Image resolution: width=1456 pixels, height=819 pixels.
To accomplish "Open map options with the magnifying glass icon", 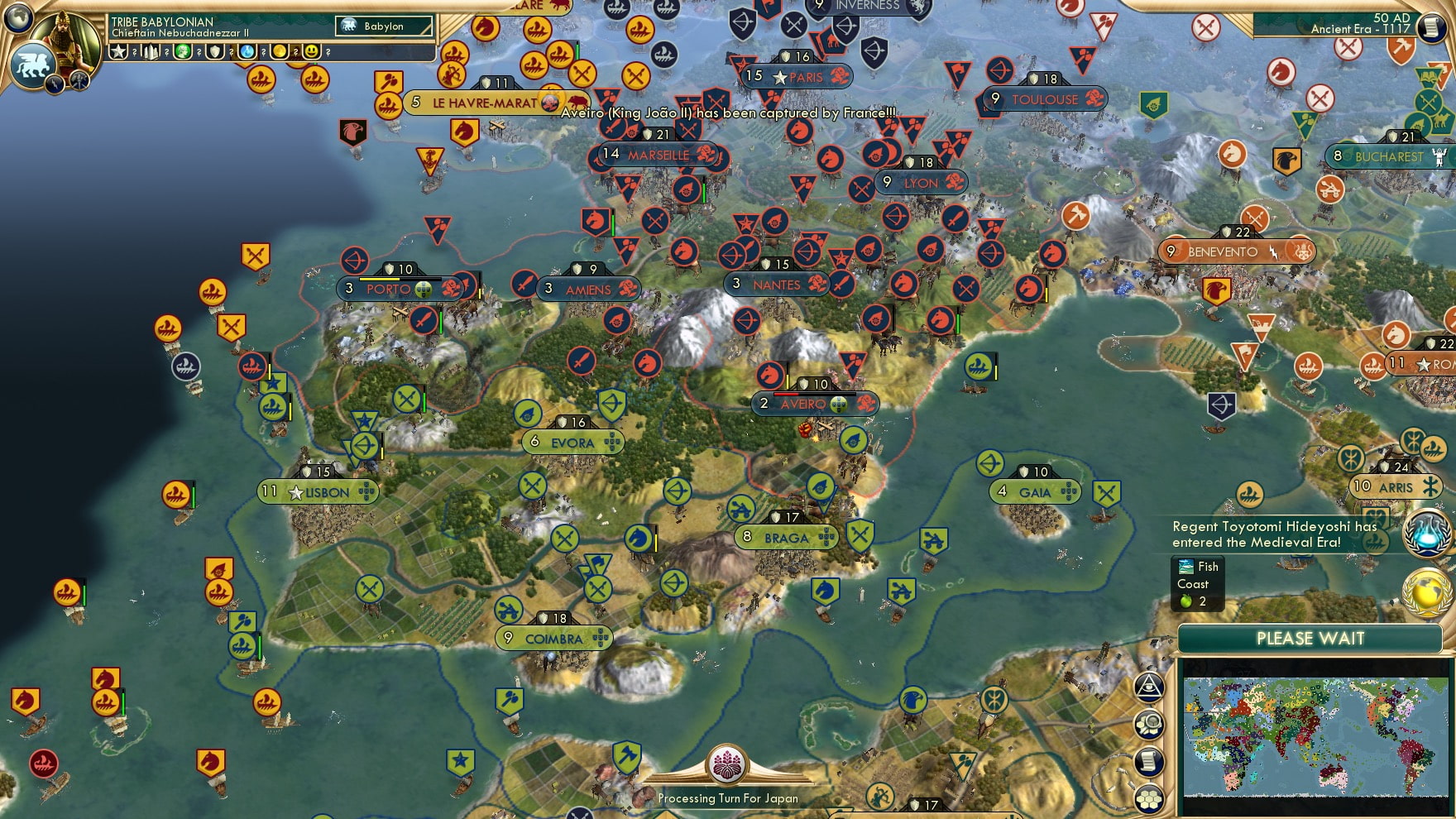I will tap(1148, 722).
